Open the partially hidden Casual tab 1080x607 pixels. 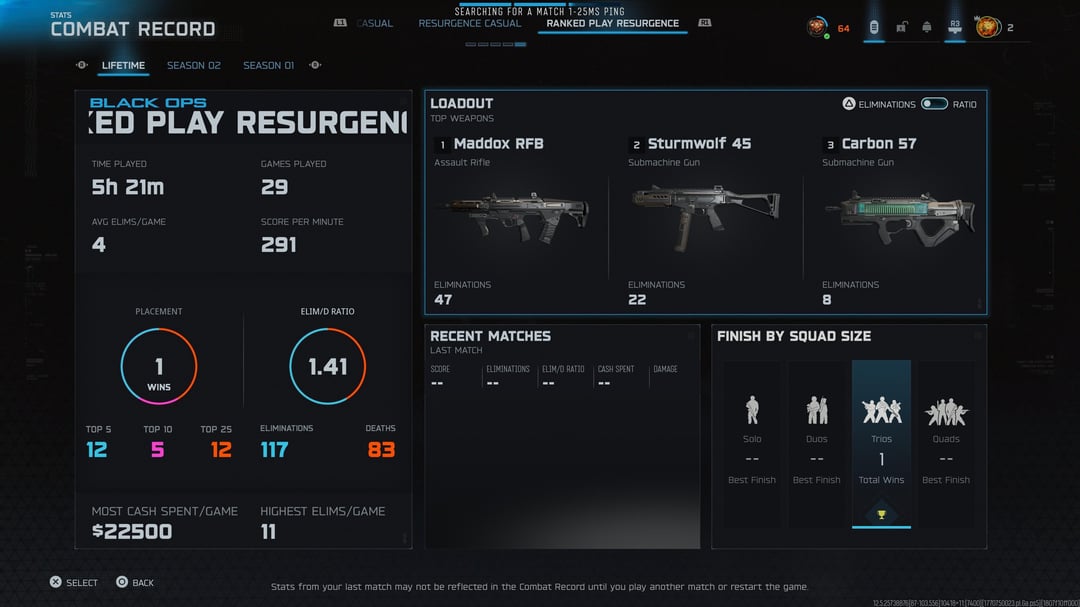[x=375, y=23]
